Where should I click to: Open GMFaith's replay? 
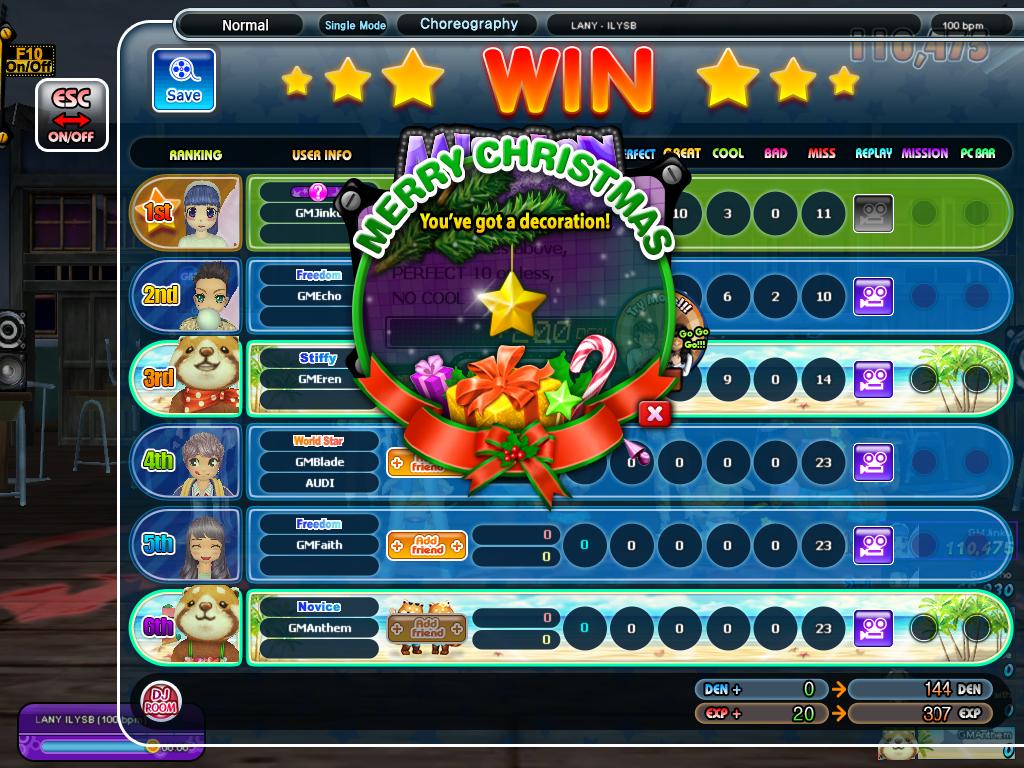click(x=872, y=545)
